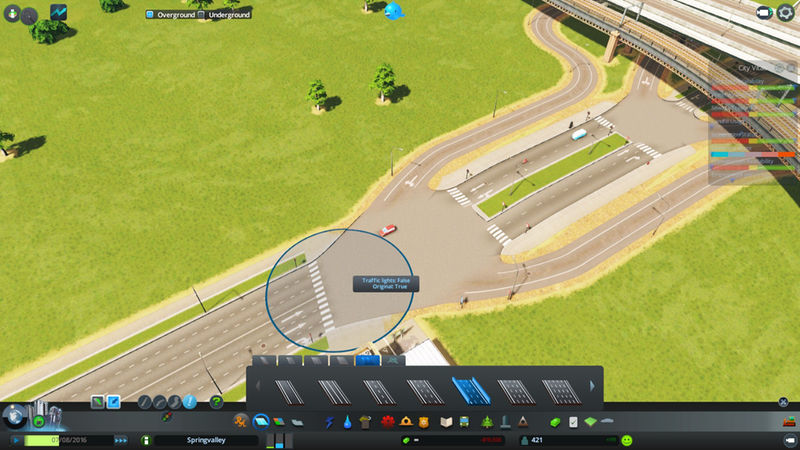Viewport: 800px width, 450px height.
Task: Show previous road types with left arrow
Action: click(259, 386)
